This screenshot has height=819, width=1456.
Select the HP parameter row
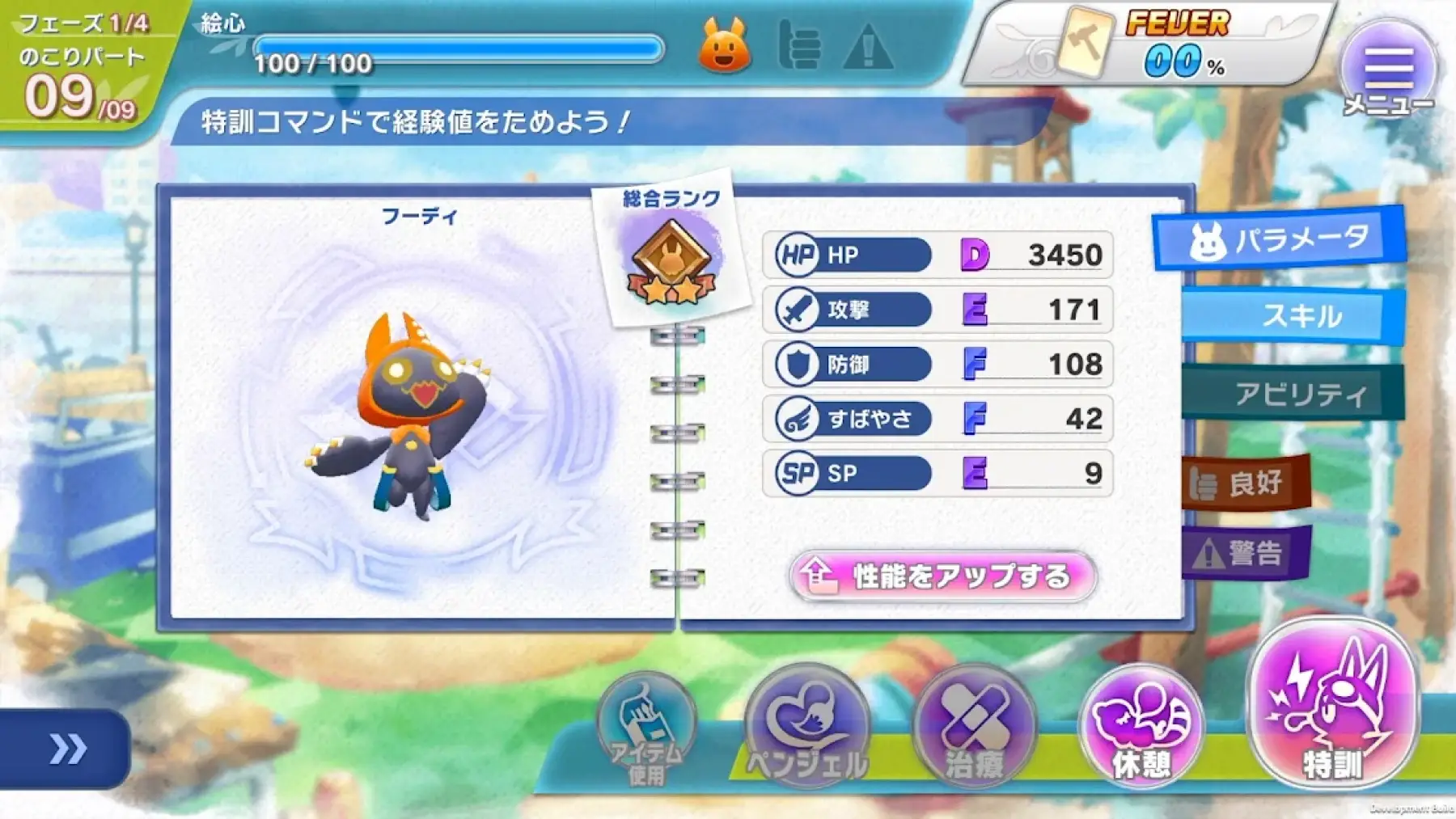938,255
